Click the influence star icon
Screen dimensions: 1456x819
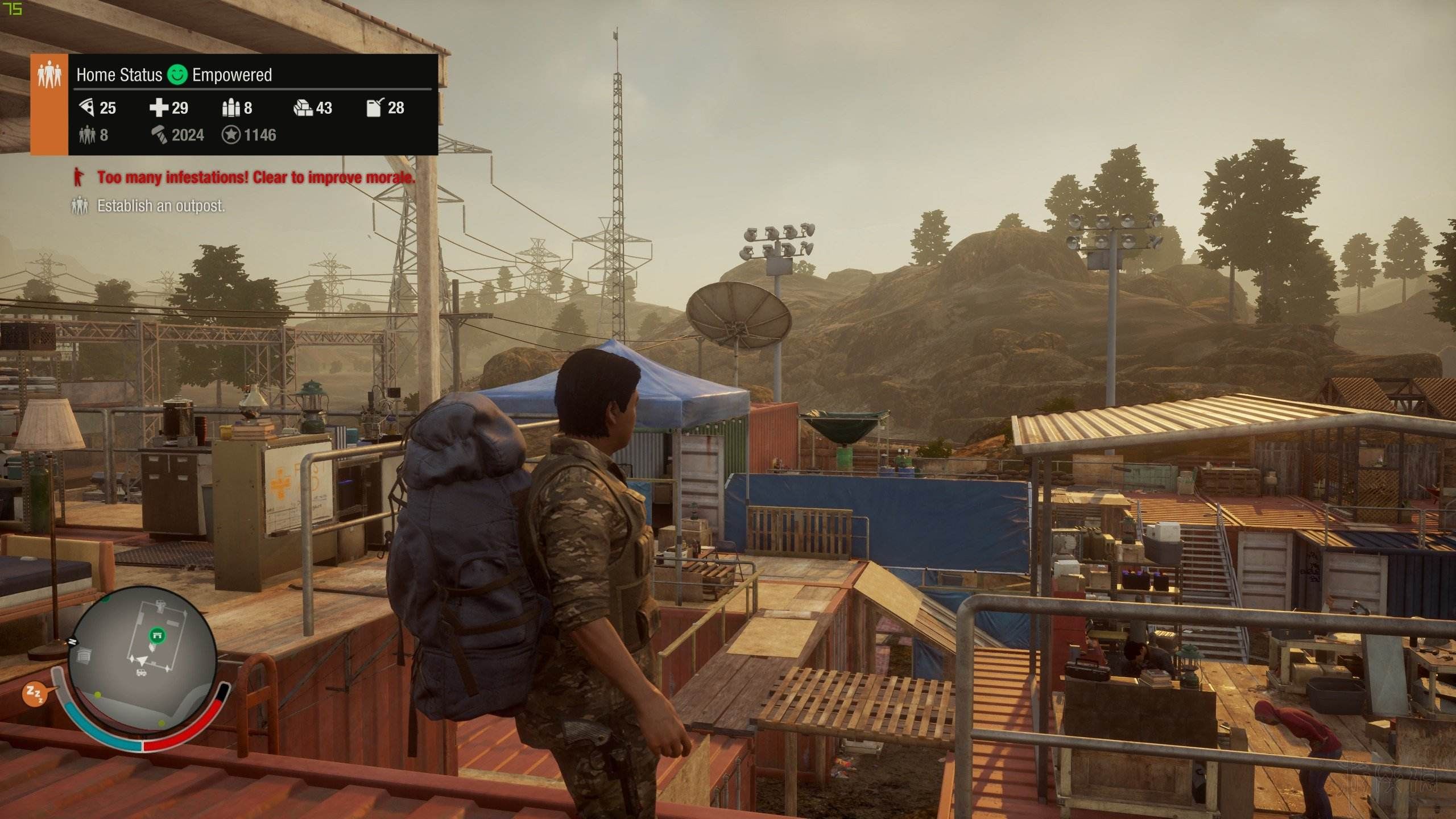pyautogui.click(x=231, y=135)
